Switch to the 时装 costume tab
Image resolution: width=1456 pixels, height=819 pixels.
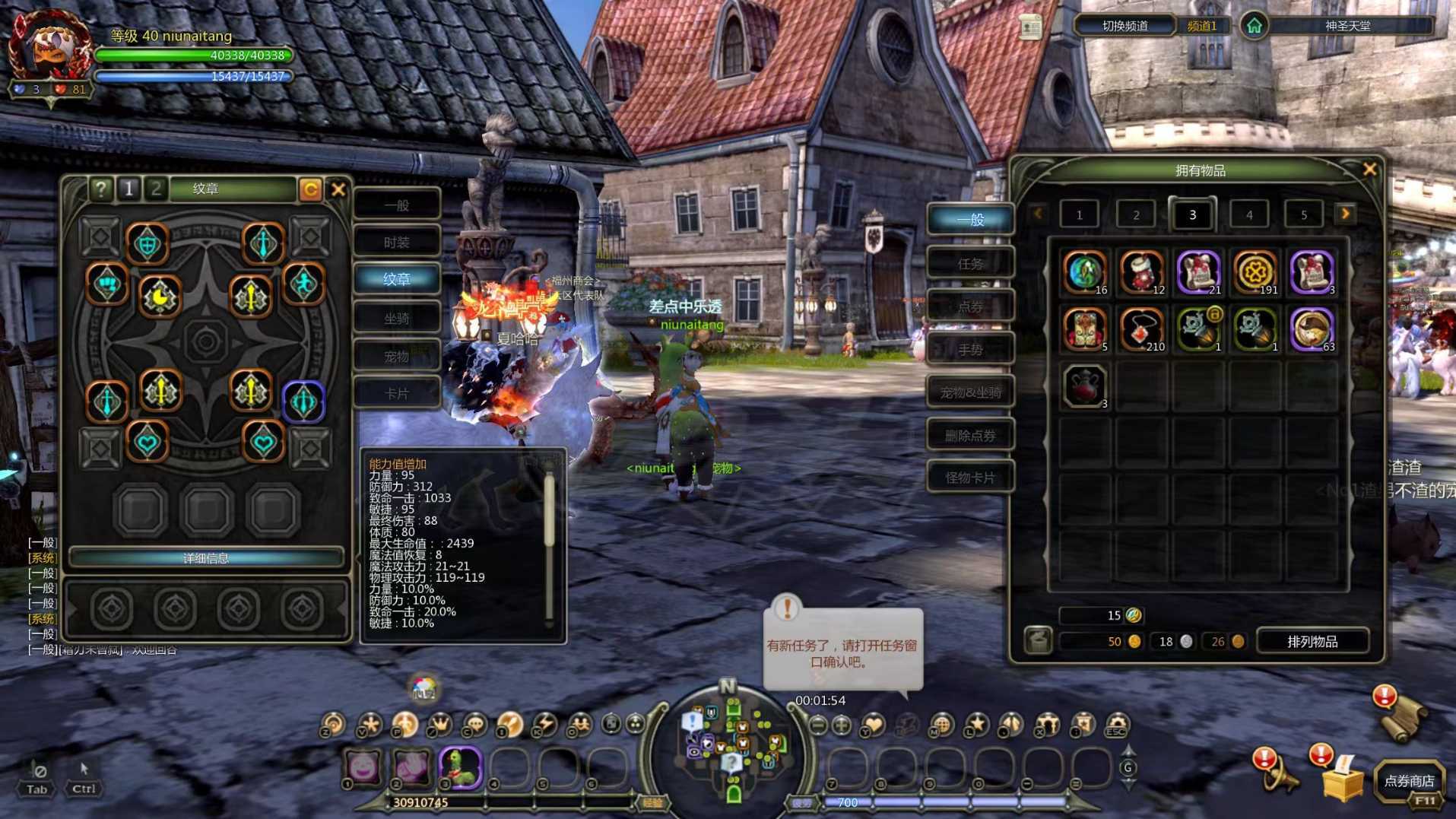pyautogui.click(x=396, y=243)
